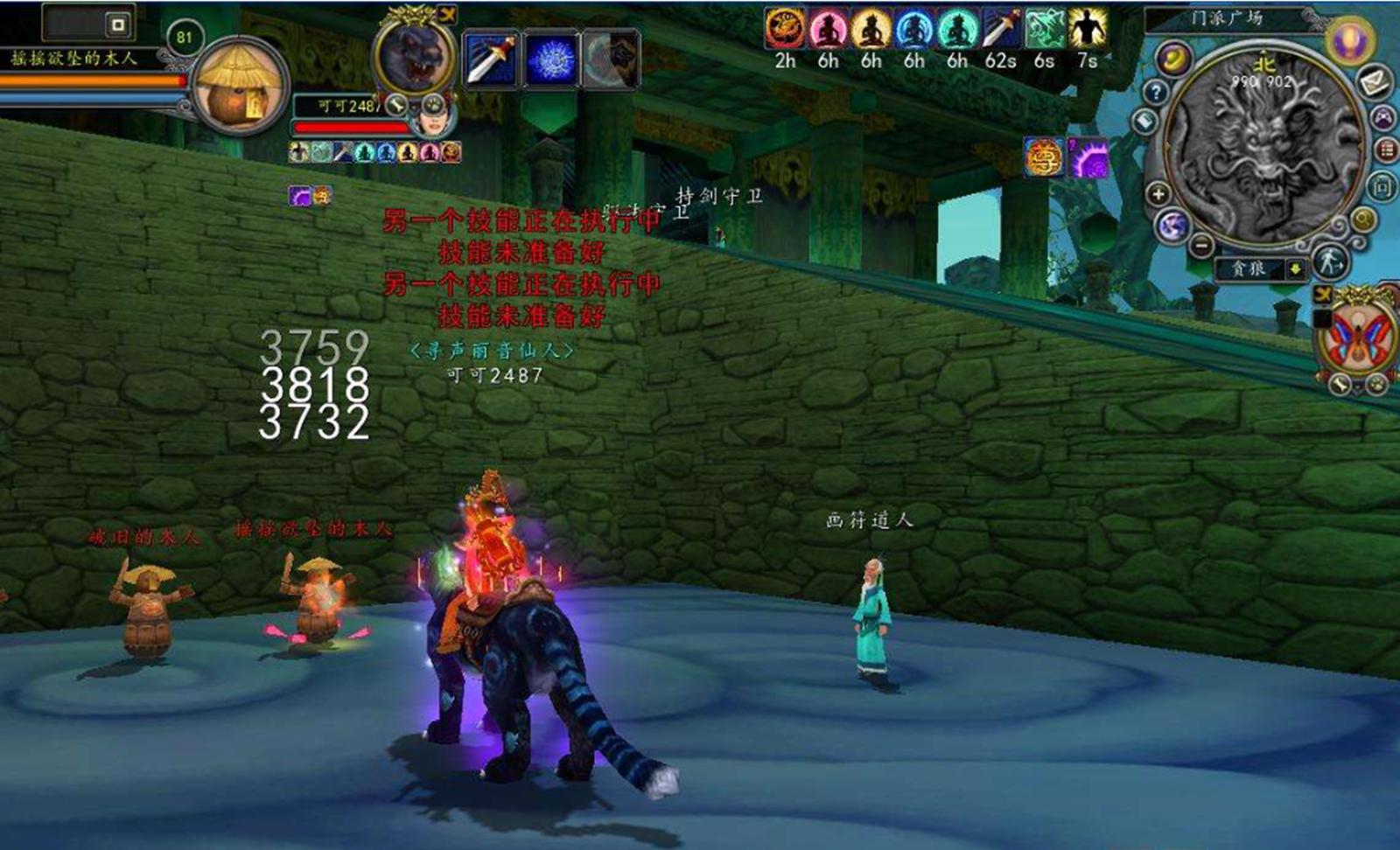Click the 62s sword buff icon
Viewport: 1400px width, 850px height.
pyautogui.click(x=1000, y=28)
